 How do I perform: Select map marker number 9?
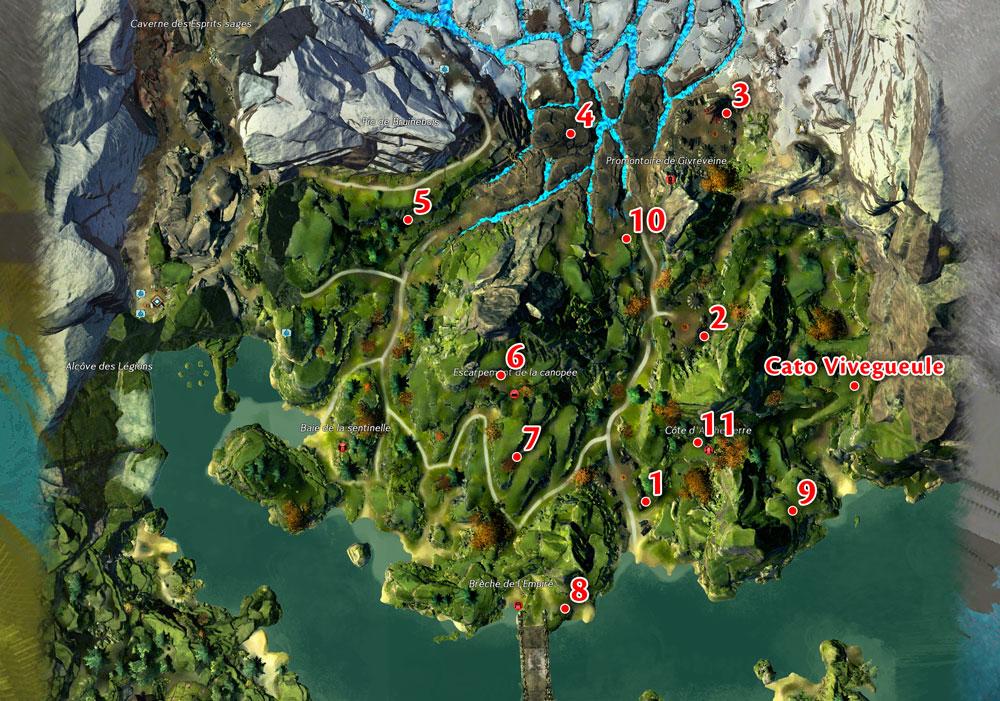click(x=792, y=510)
